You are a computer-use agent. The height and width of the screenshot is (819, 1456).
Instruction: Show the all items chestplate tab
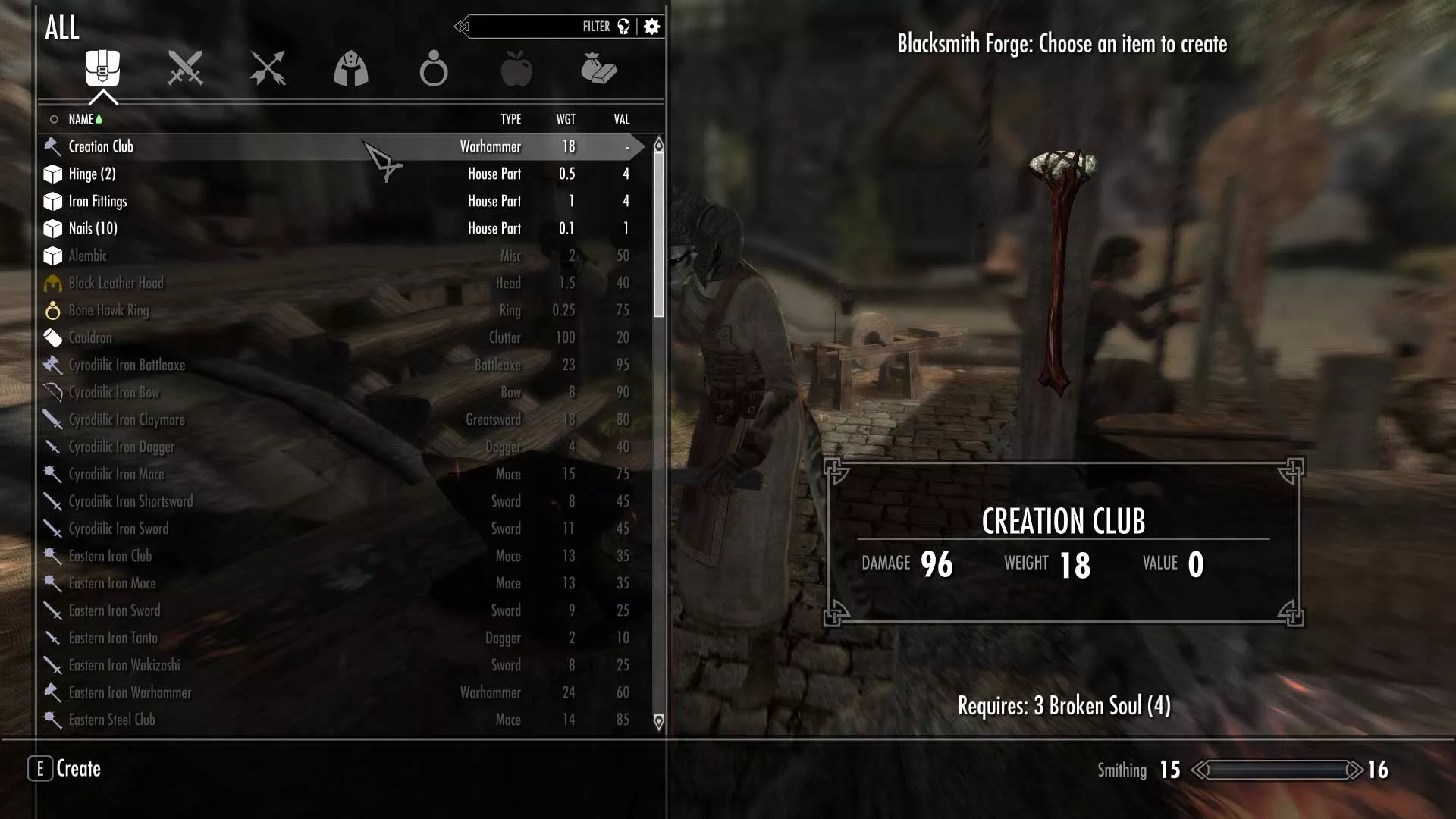tap(102, 68)
